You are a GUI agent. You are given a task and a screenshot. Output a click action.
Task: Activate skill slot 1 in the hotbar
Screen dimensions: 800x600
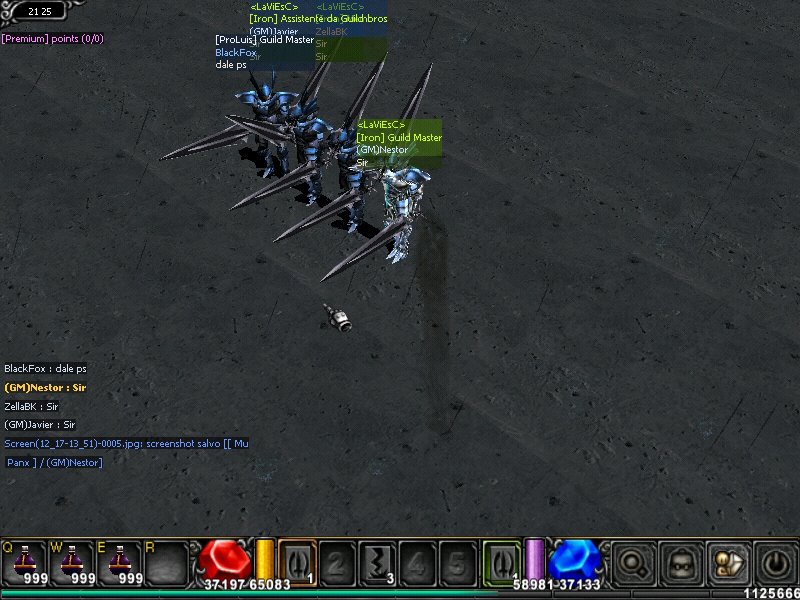pos(297,562)
